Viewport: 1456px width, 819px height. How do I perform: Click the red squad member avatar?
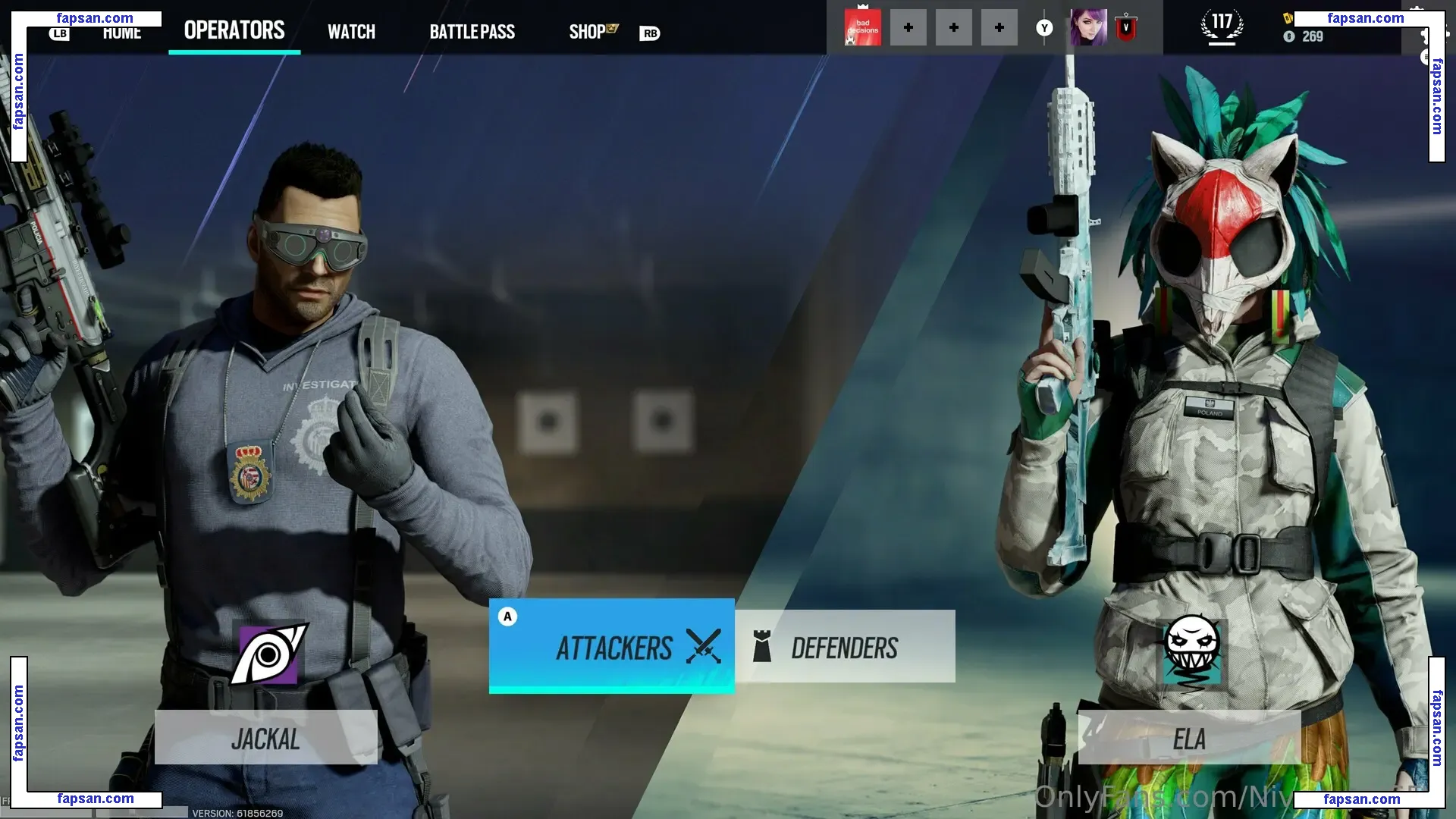pos(863,28)
